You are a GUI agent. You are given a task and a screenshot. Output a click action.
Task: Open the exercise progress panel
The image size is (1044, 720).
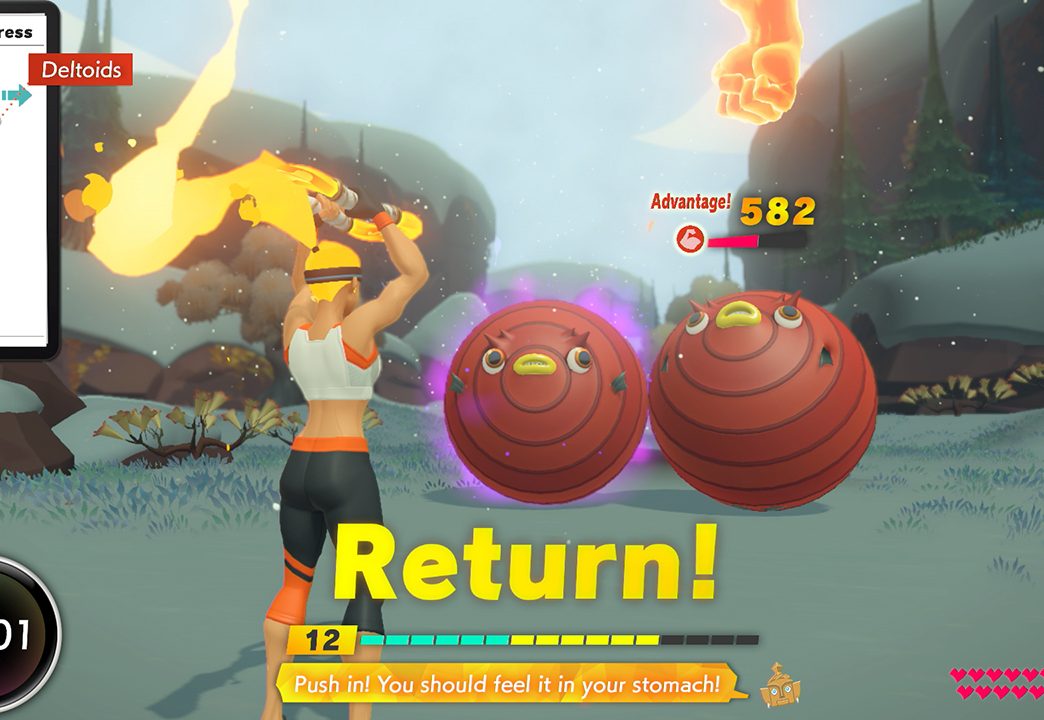25,180
